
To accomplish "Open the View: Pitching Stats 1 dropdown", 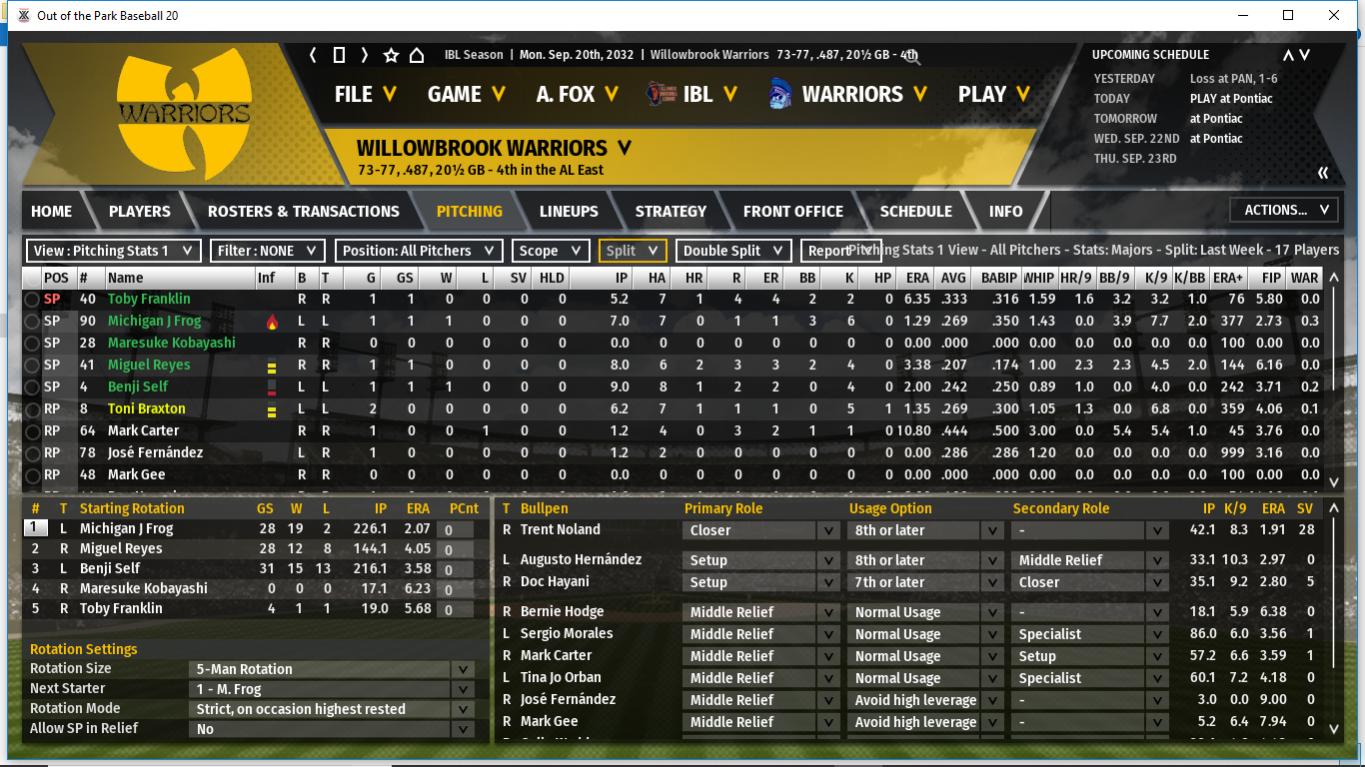I will pyautogui.click(x=113, y=251).
